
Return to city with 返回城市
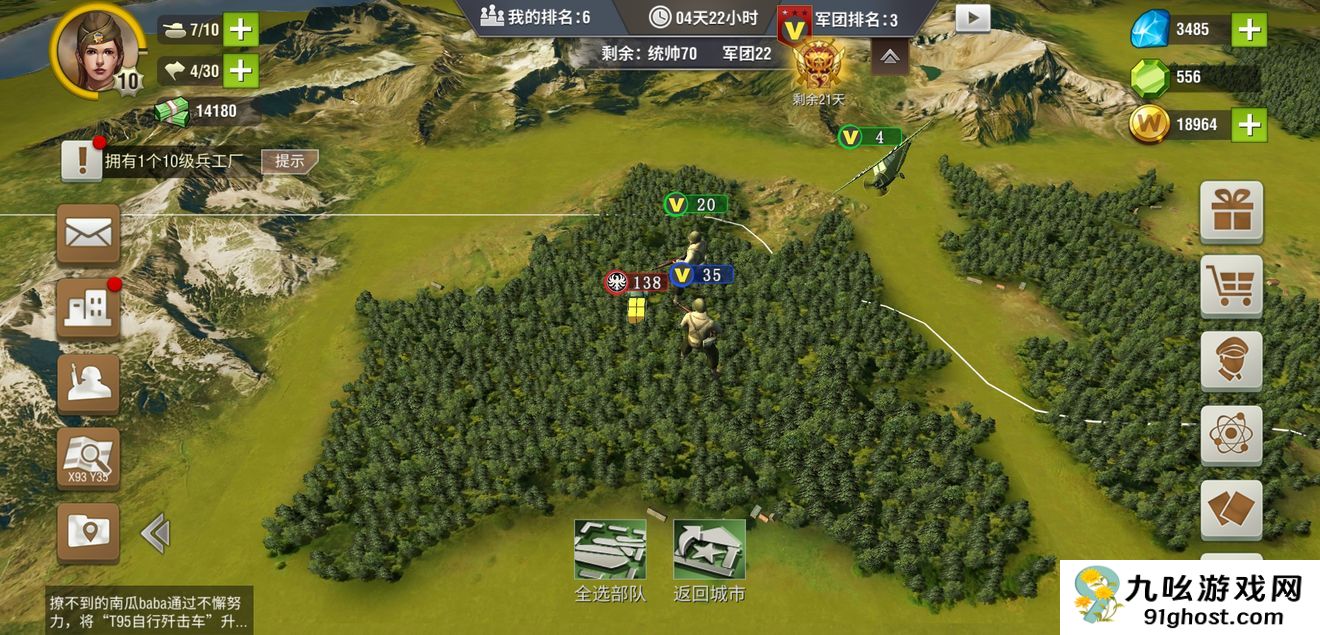click(x=709, y=561)
